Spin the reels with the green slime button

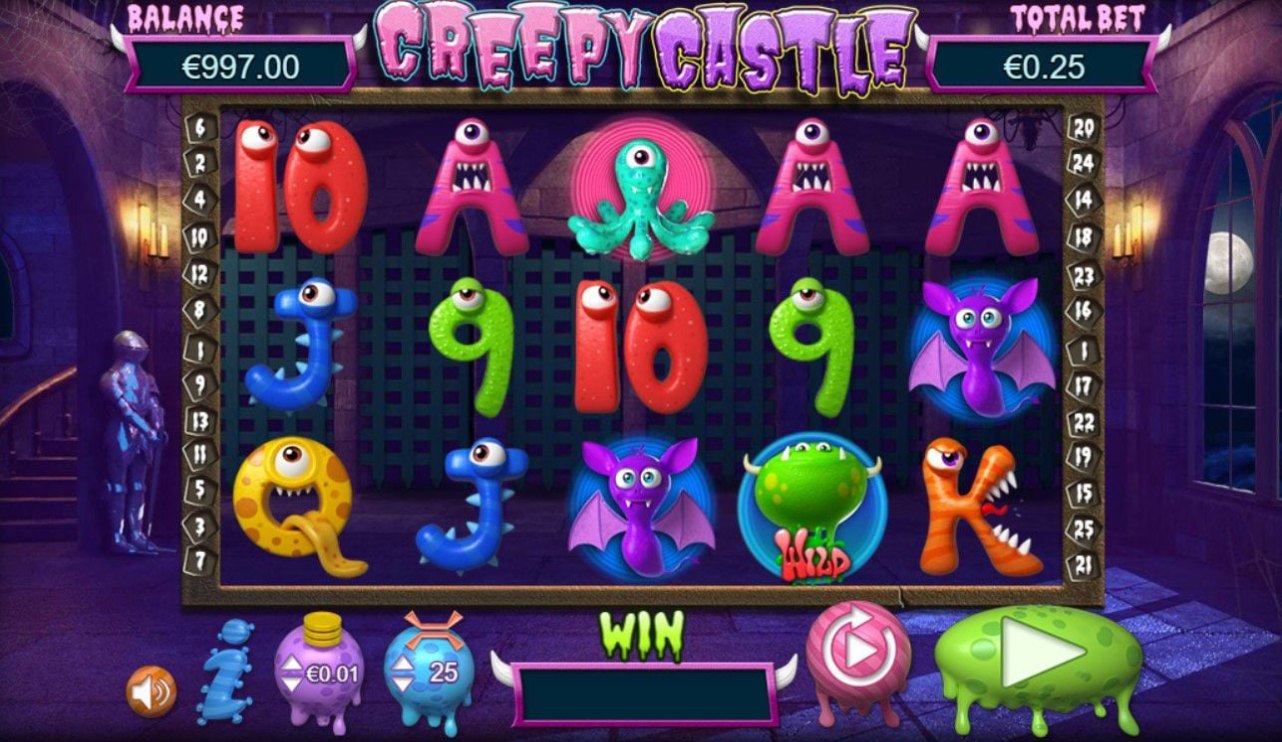click(x=1040, y=654)
